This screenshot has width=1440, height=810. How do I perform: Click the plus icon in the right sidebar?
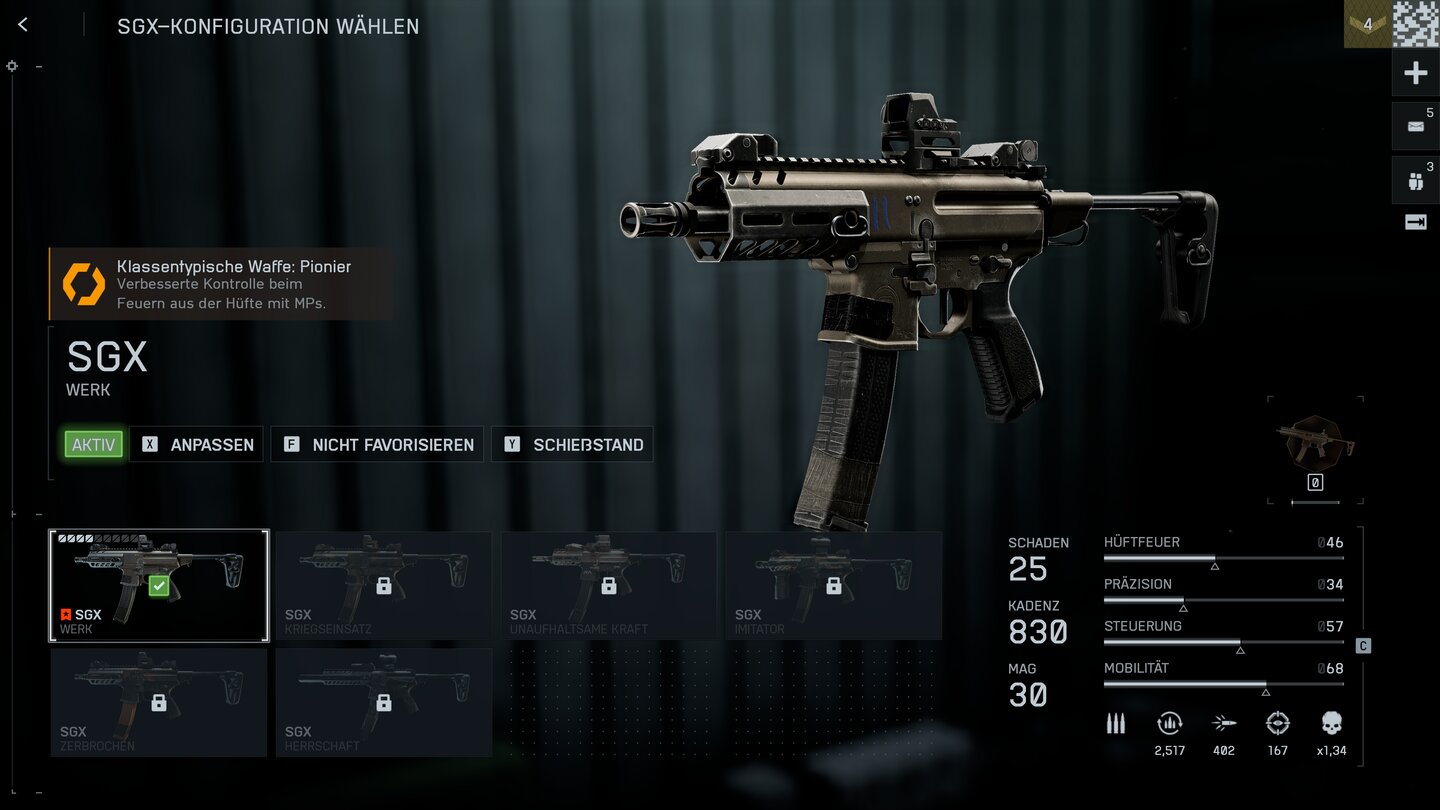pyautogui.click(x=1415, y=73)
